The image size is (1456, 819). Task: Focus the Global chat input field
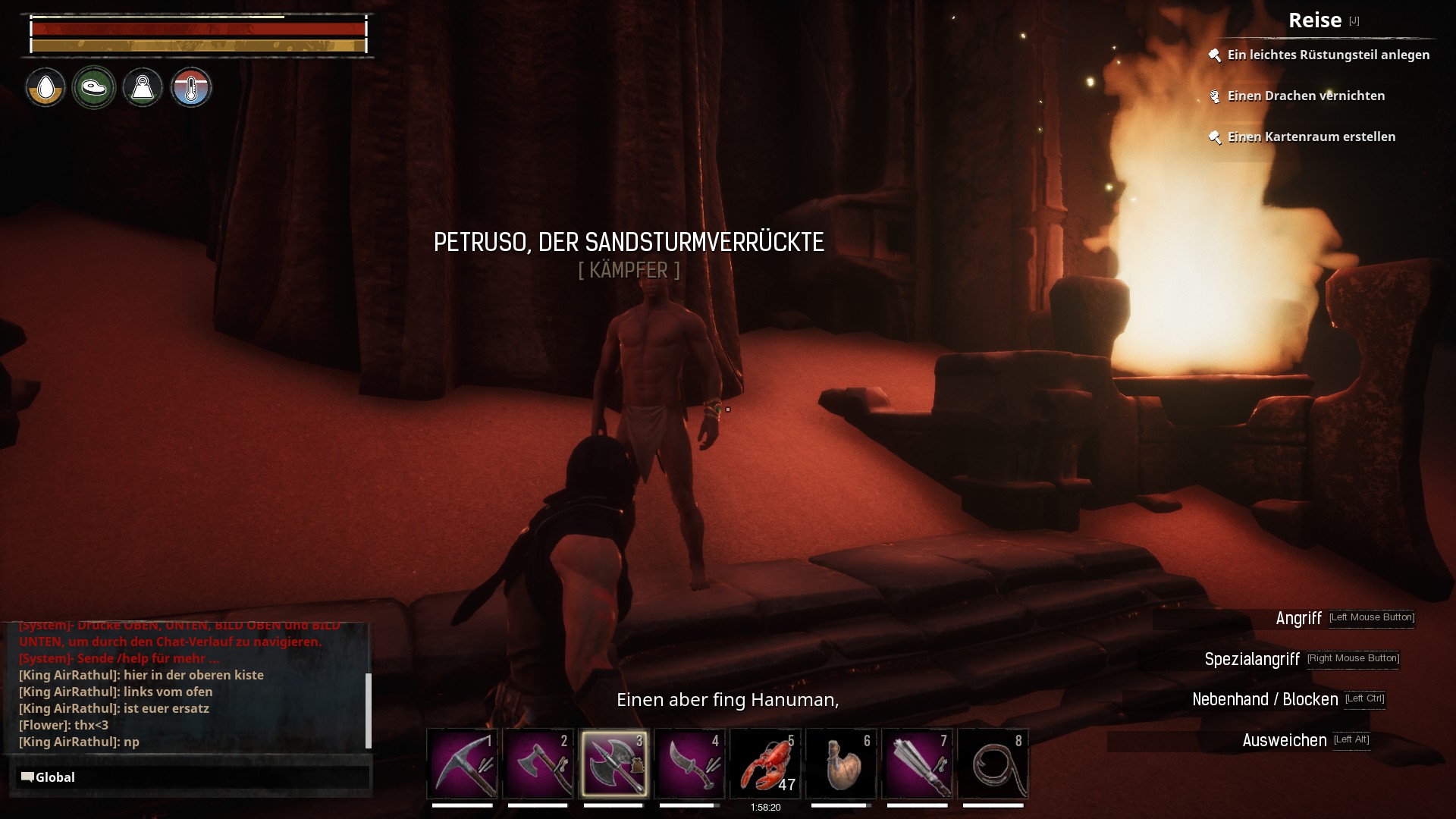pos(194,777)
